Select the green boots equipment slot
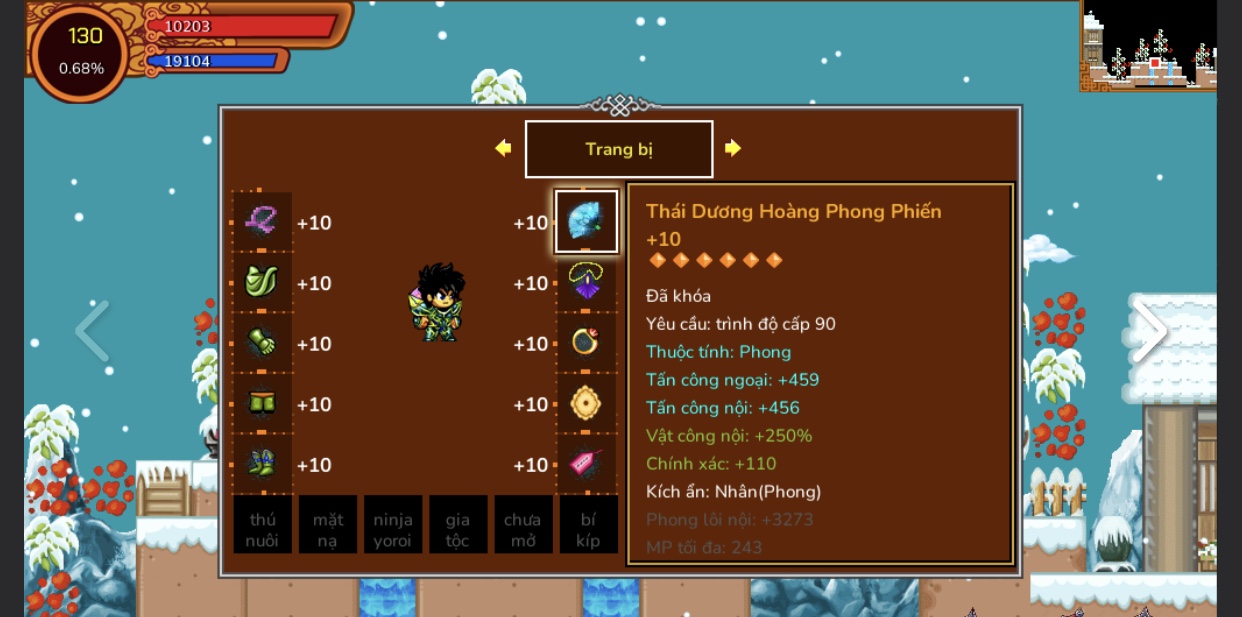Screen dimensions: 1242x617 pyautogui.click(x=262, y=464)
